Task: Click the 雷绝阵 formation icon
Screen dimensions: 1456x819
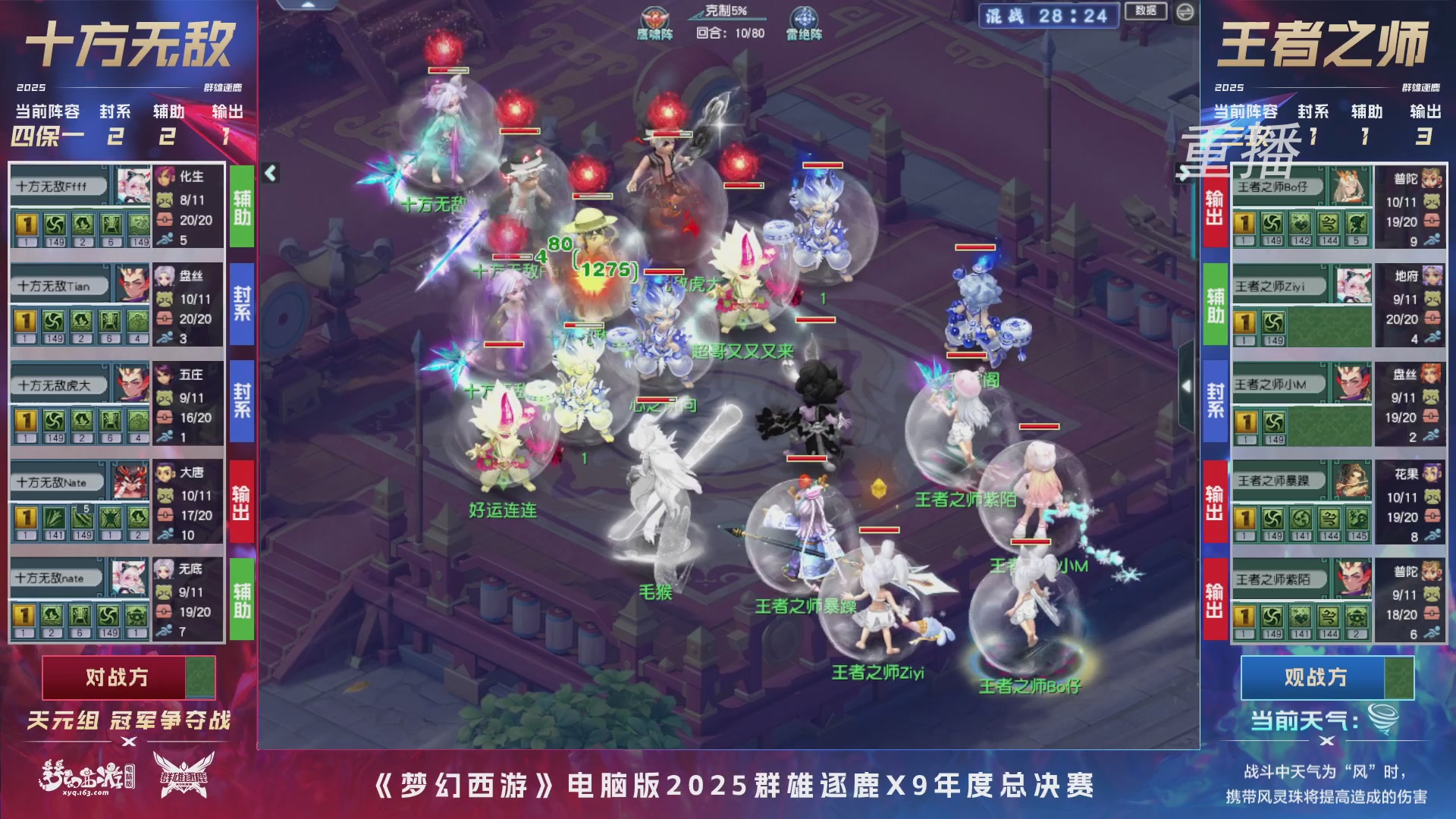Action: coord(805,17)
